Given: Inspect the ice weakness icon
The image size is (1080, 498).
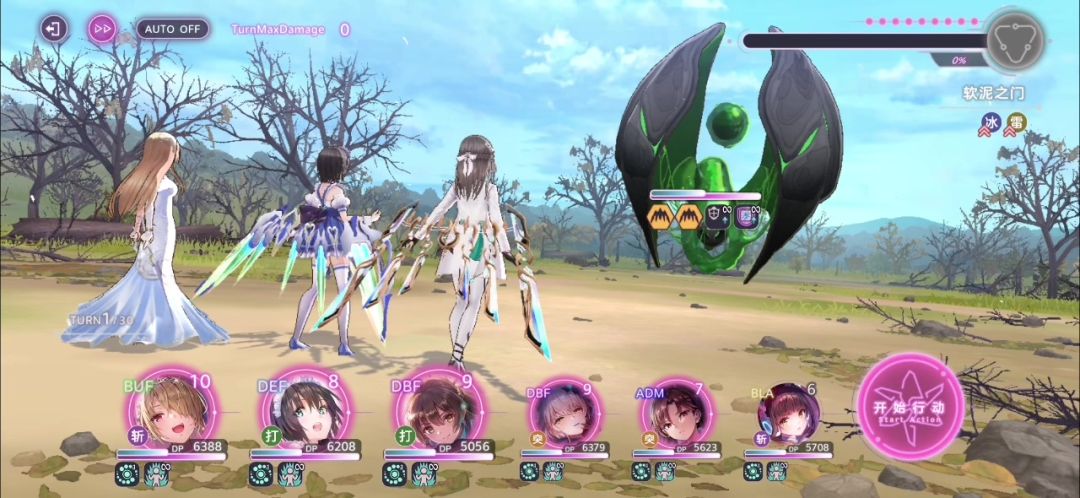Looking at the screenshot, I should coord(991,124).
